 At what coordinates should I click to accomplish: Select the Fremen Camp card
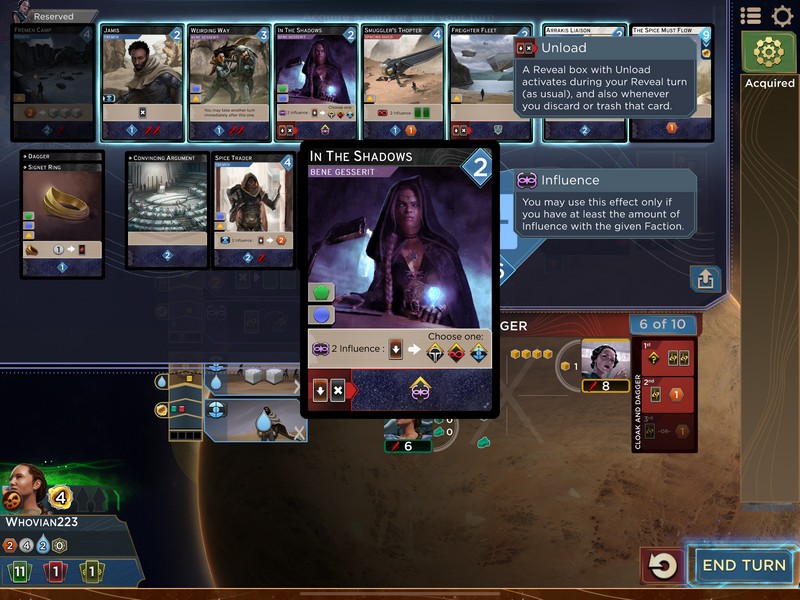pos(54,82)
